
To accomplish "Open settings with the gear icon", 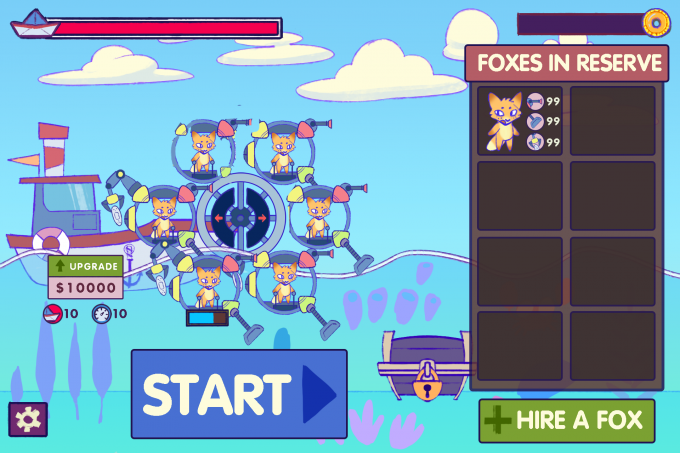I will (x=28, y=420).
